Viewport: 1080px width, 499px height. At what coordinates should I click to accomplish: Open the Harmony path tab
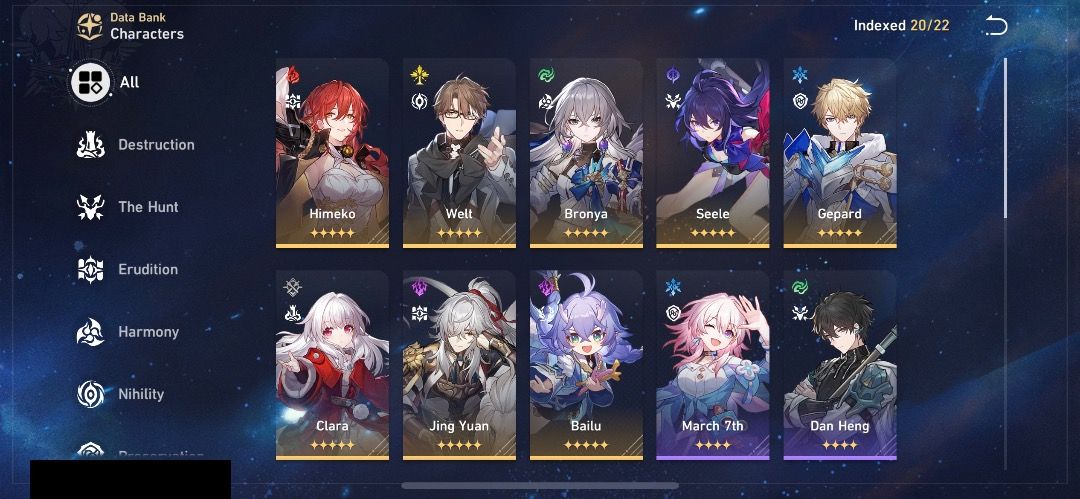pyautogui.click(x=128, y=332)
